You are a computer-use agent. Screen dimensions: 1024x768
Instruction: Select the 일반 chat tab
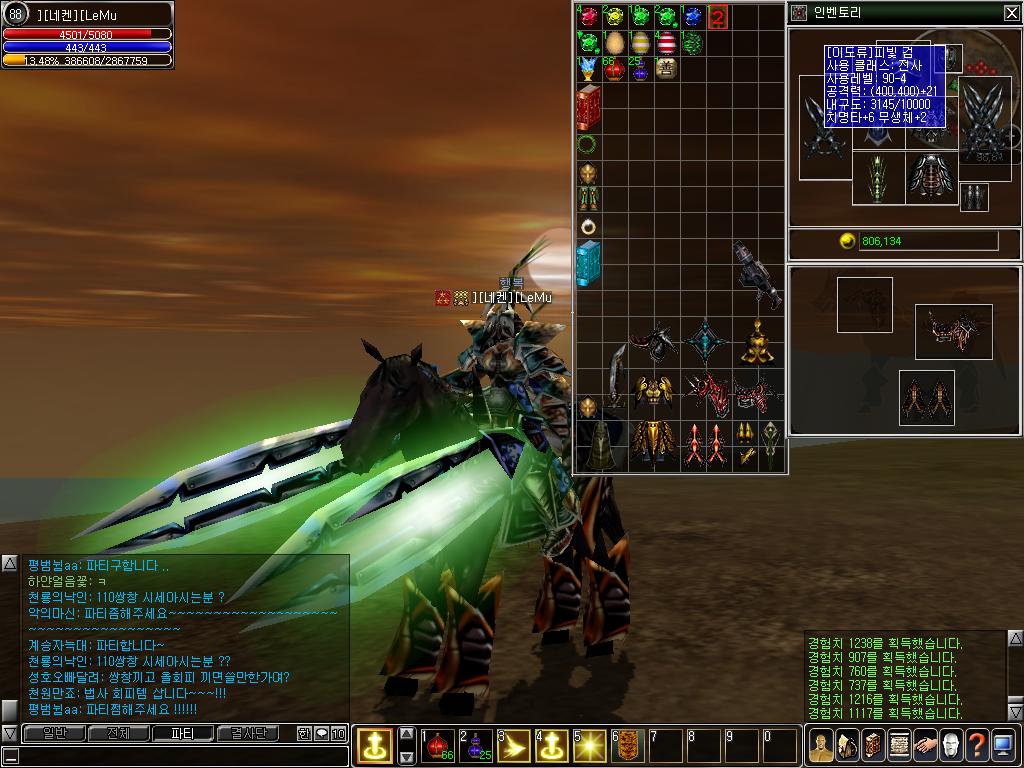(x=54, y=733)
